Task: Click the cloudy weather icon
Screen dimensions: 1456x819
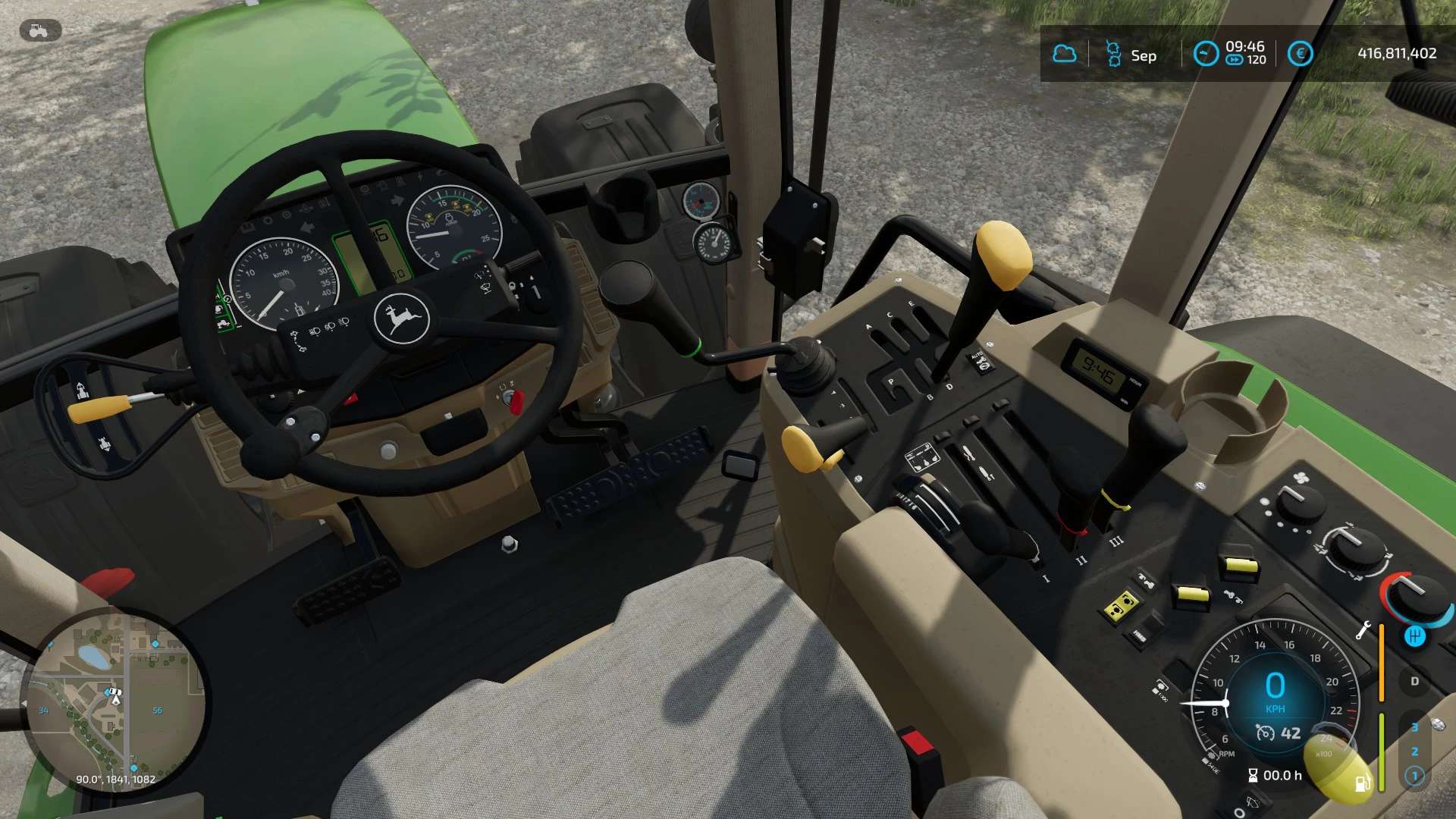Action: (x=1065, y=54)
